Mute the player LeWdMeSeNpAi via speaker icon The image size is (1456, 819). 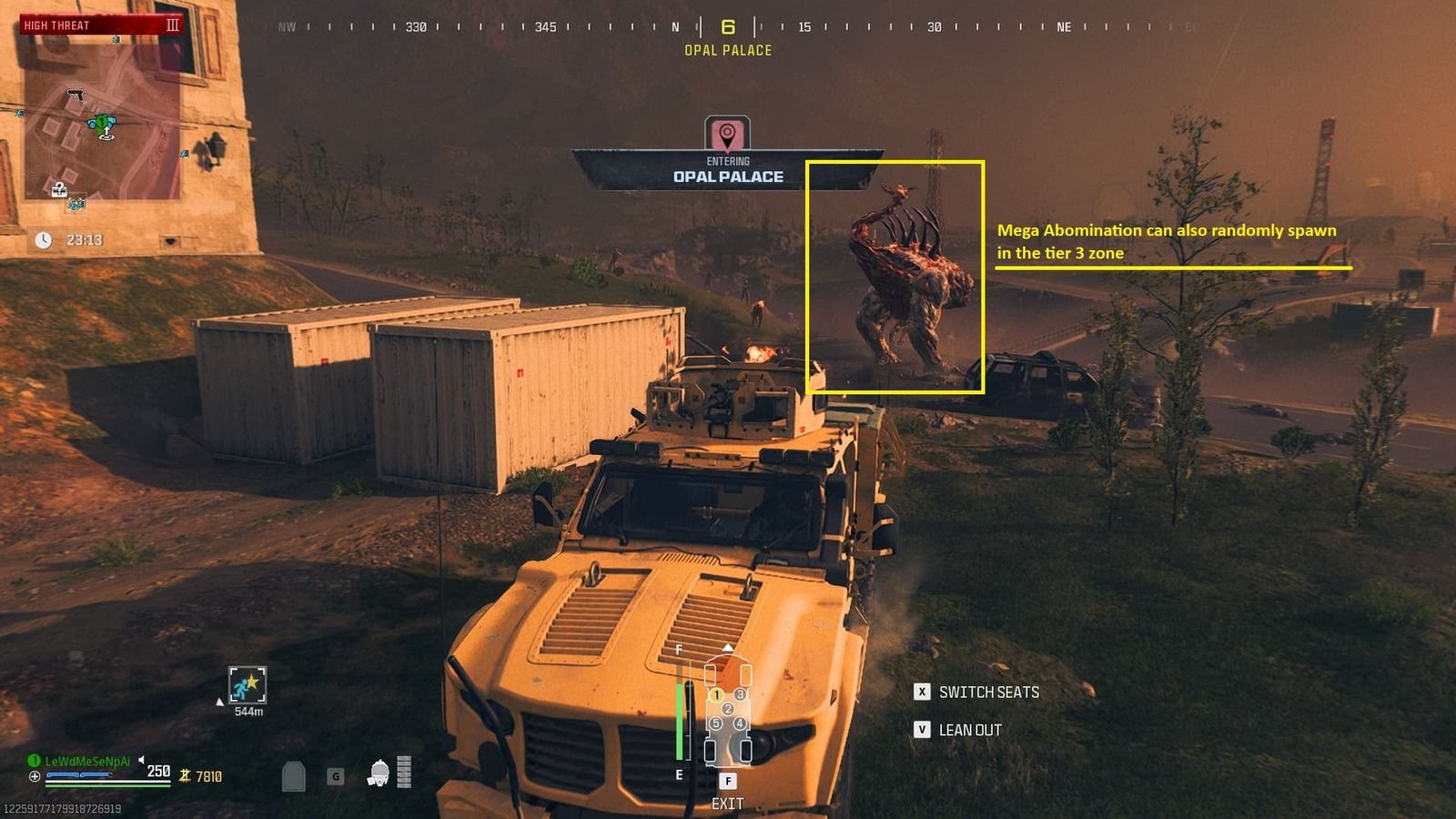tap(141, 760)
